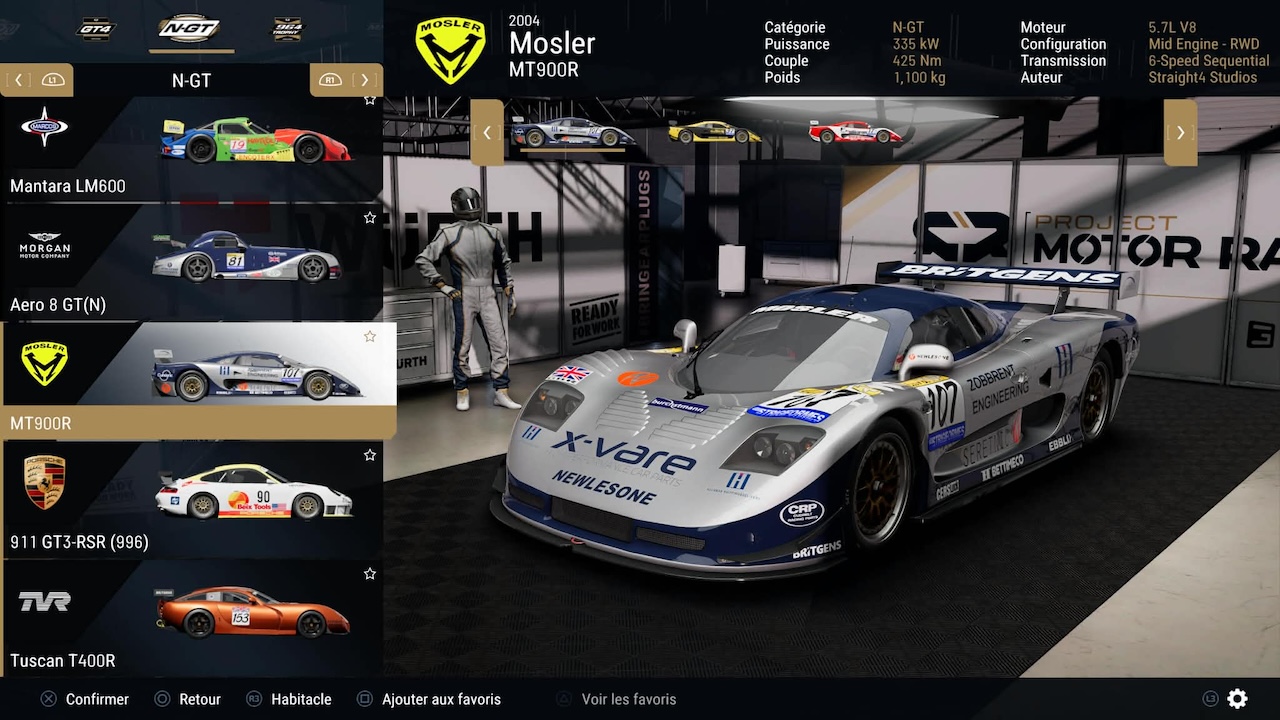1280x720 pixels.
Task: Select the yellow livery thumbnail
Action: click(714, 132)
